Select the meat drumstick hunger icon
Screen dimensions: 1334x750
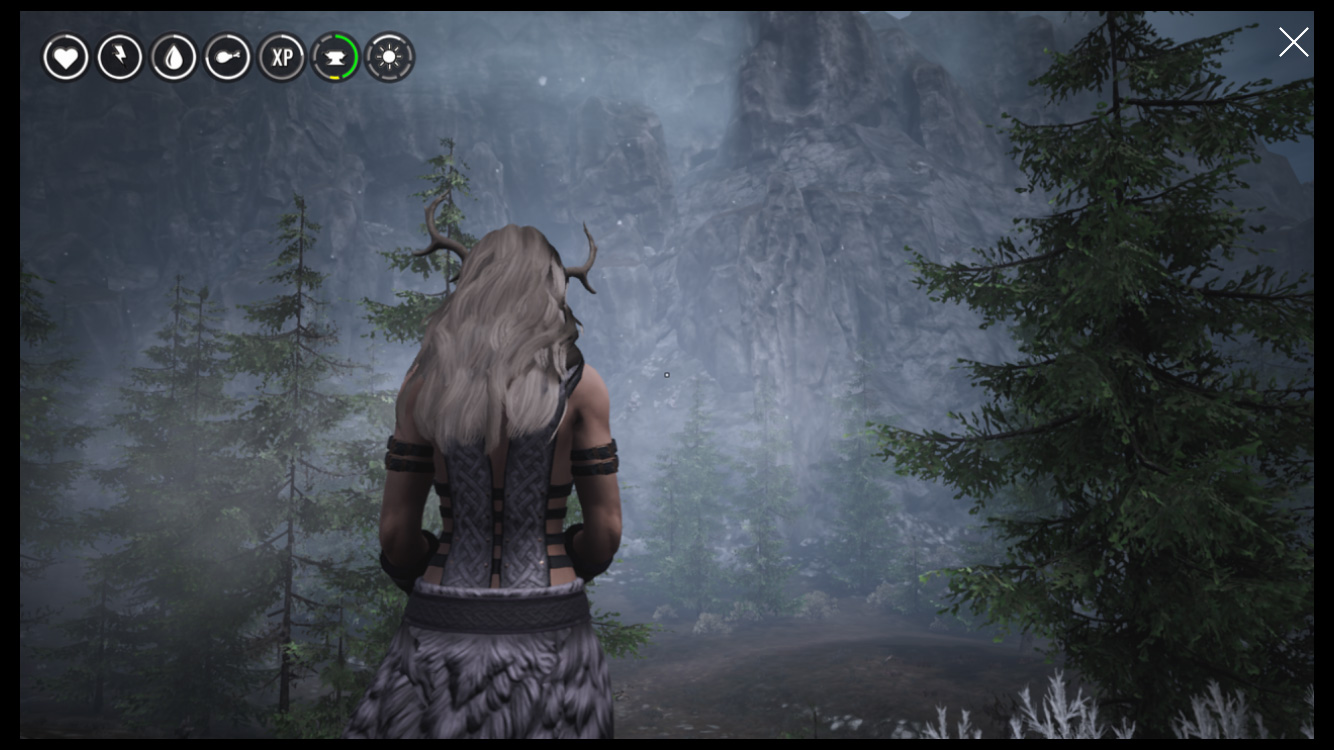(228, 58)
